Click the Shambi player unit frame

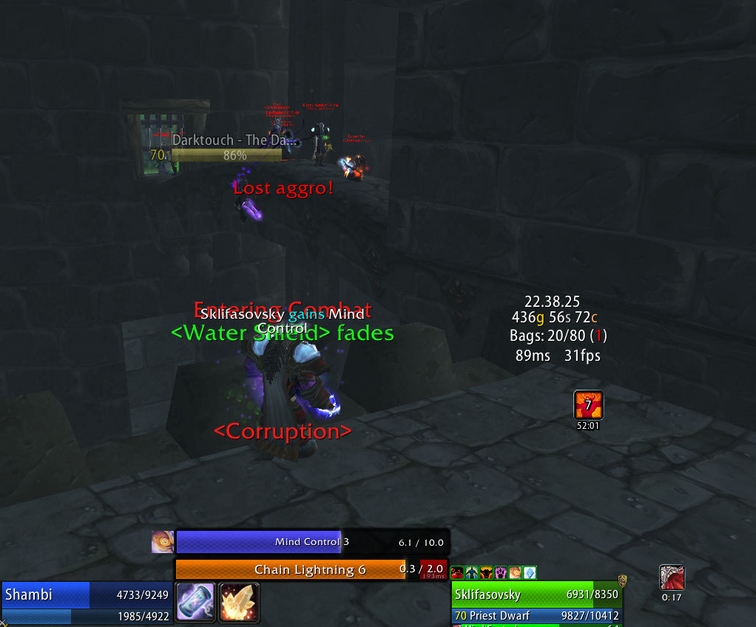click(x=88, y=594)
